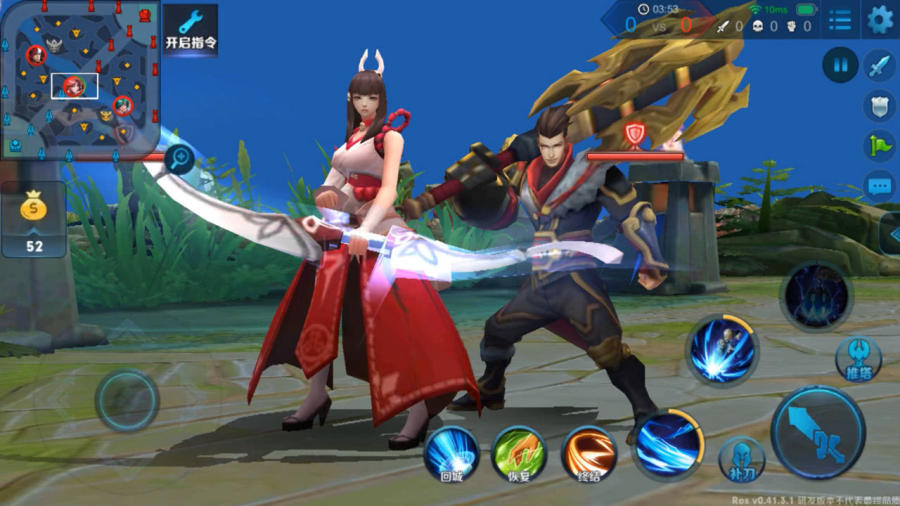
Task: Use the 恢复 heal spell
Action: pyautogui.click(x=519, y=453)
